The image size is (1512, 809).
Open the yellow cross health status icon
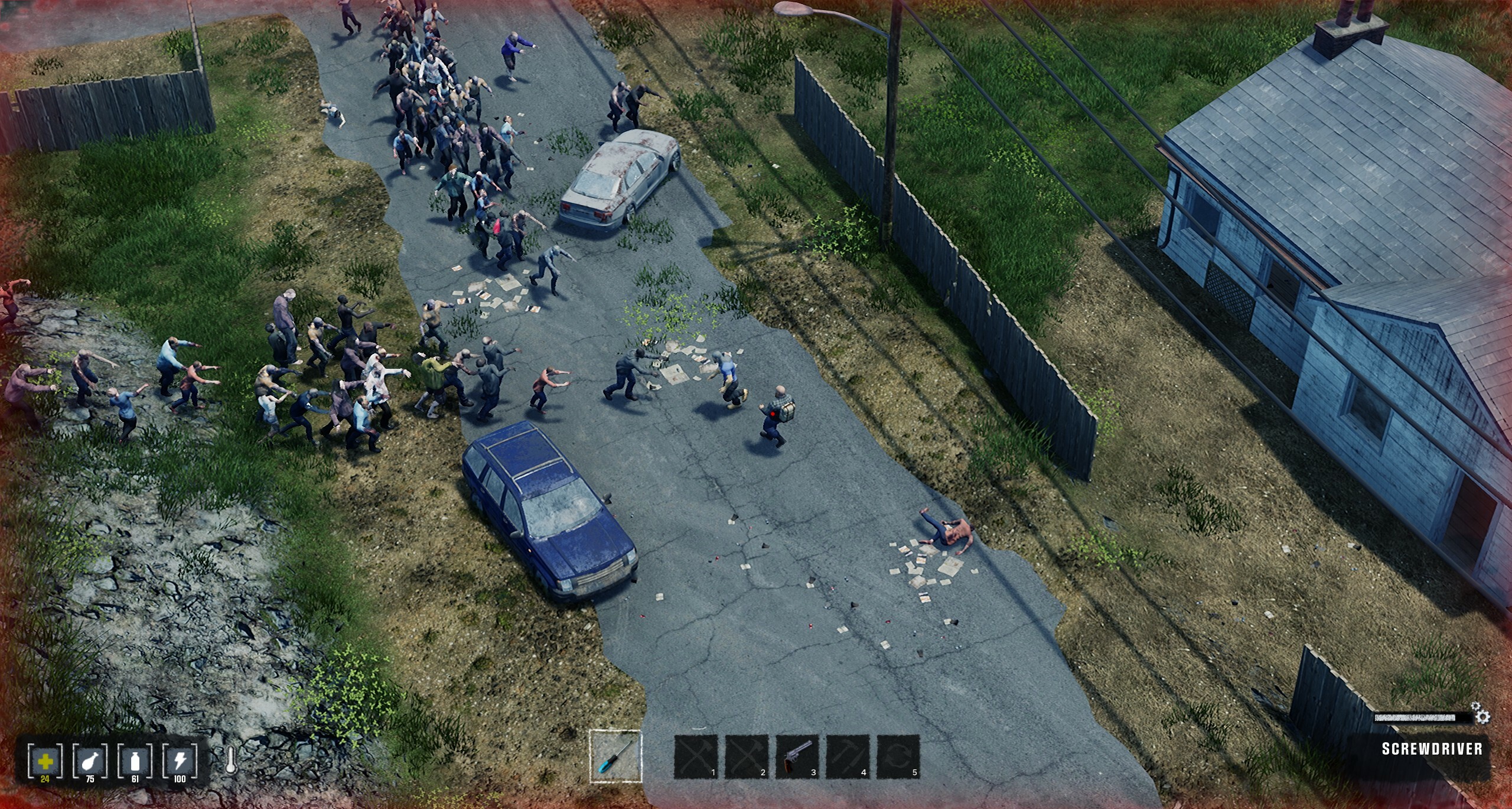coord(45,761)
